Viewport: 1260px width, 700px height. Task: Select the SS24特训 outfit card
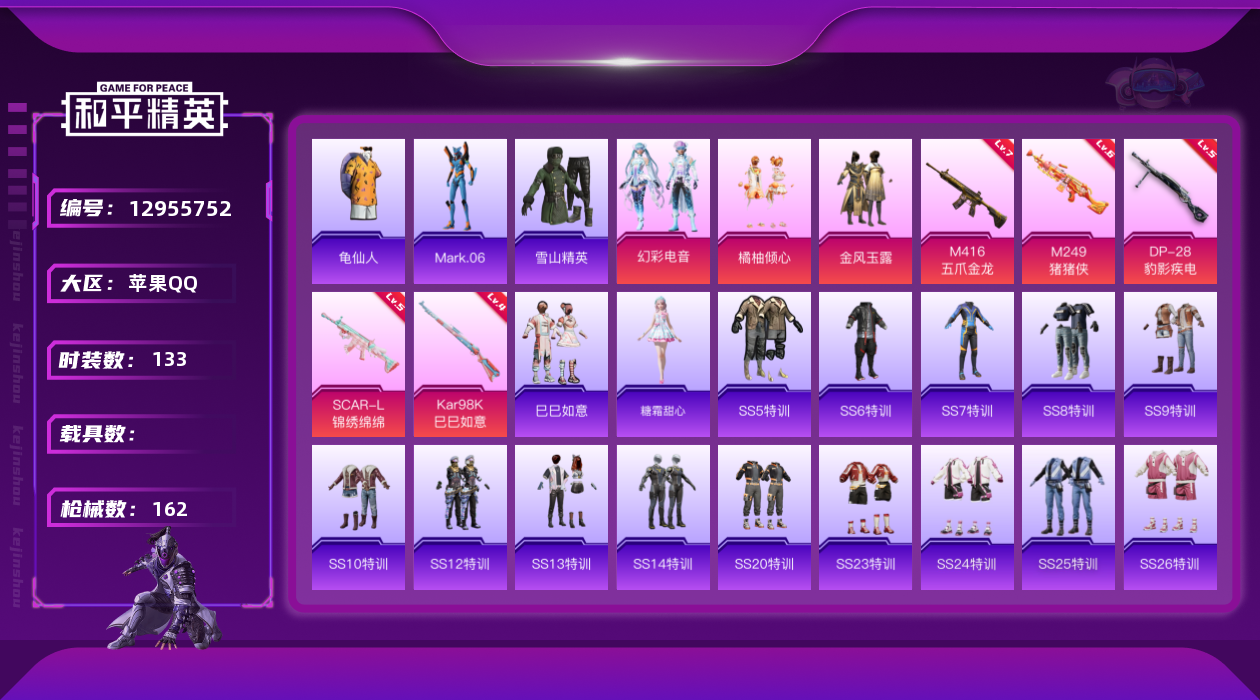[967, 517]
